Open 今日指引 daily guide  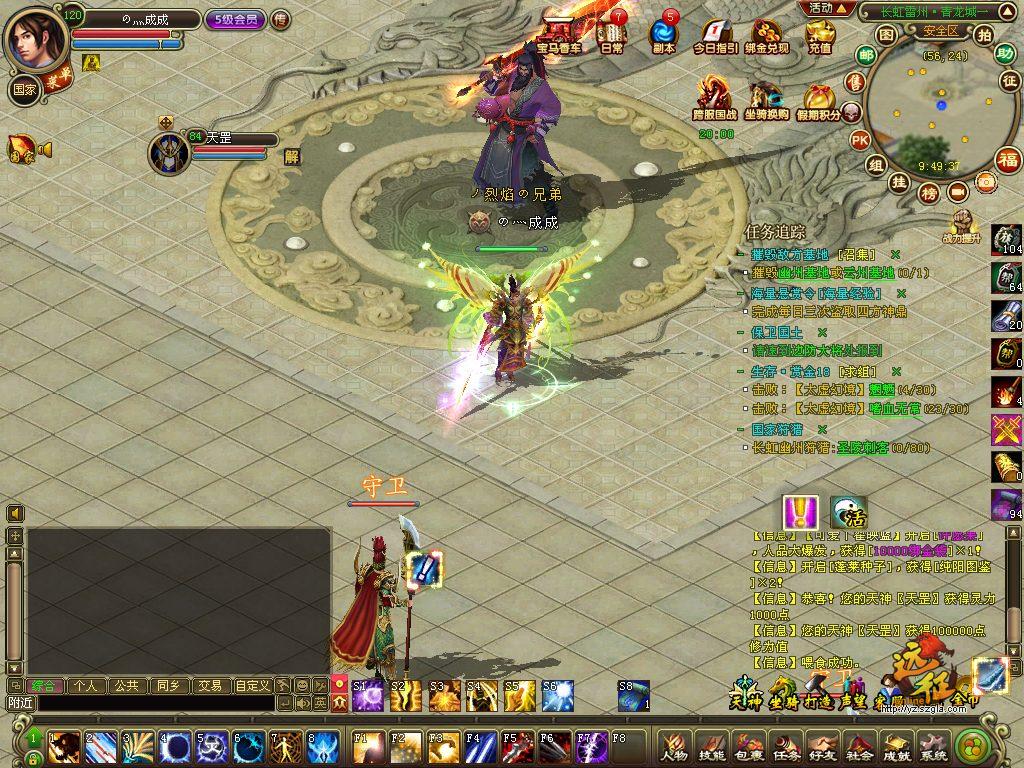pos(716,36)
